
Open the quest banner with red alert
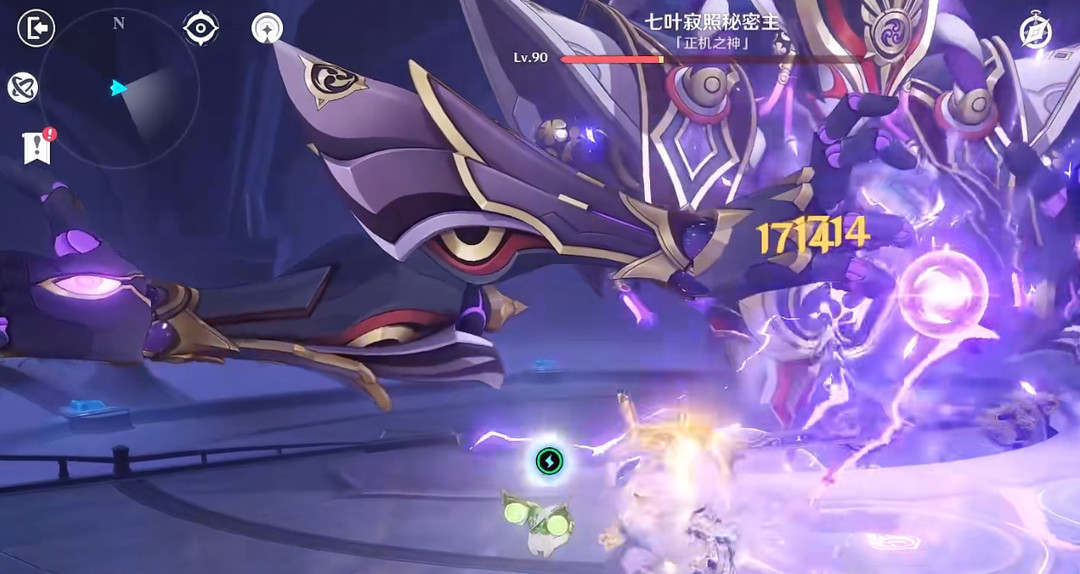37,147
